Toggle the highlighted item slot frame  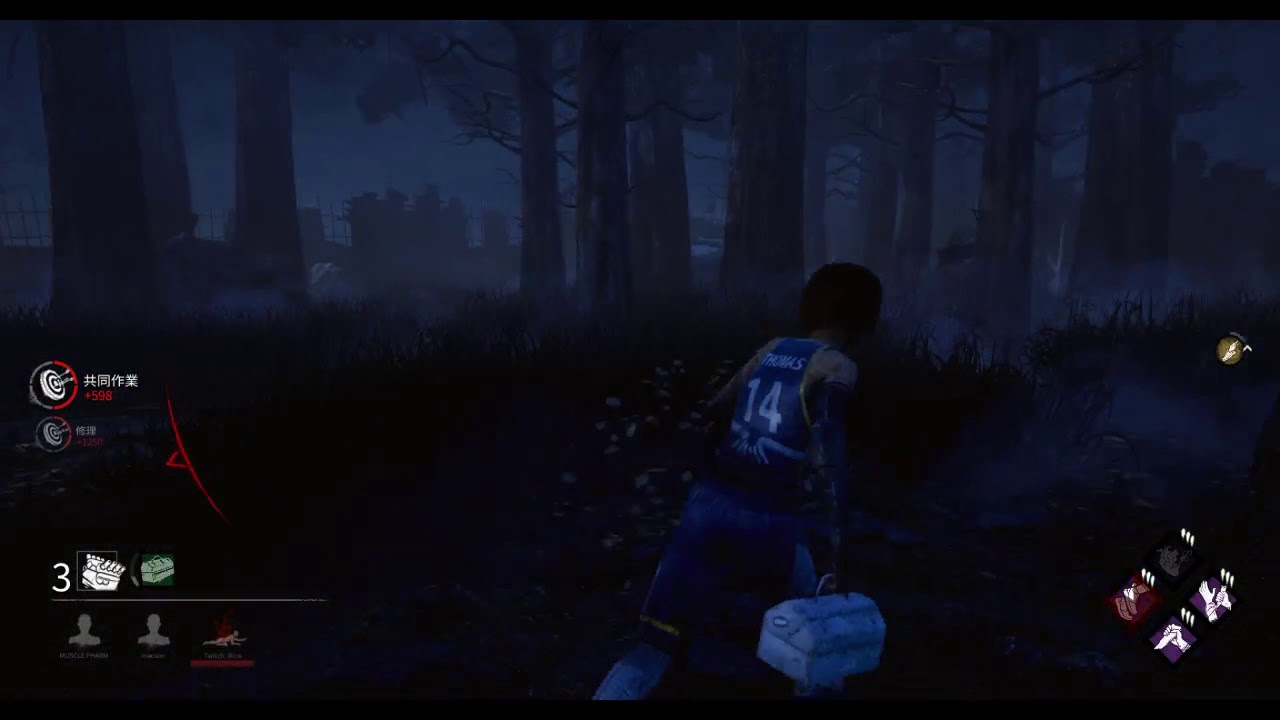pos(98,571)
